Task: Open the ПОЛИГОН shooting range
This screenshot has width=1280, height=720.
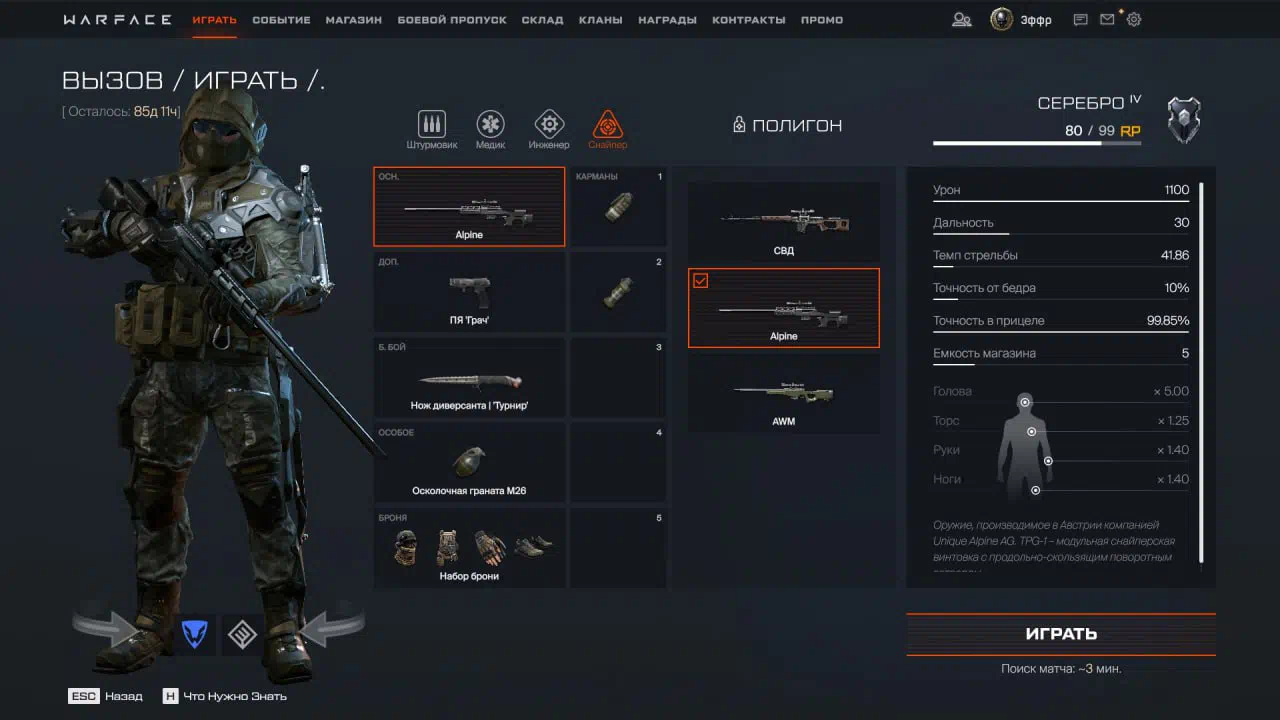Action: (x=788, y=125)
